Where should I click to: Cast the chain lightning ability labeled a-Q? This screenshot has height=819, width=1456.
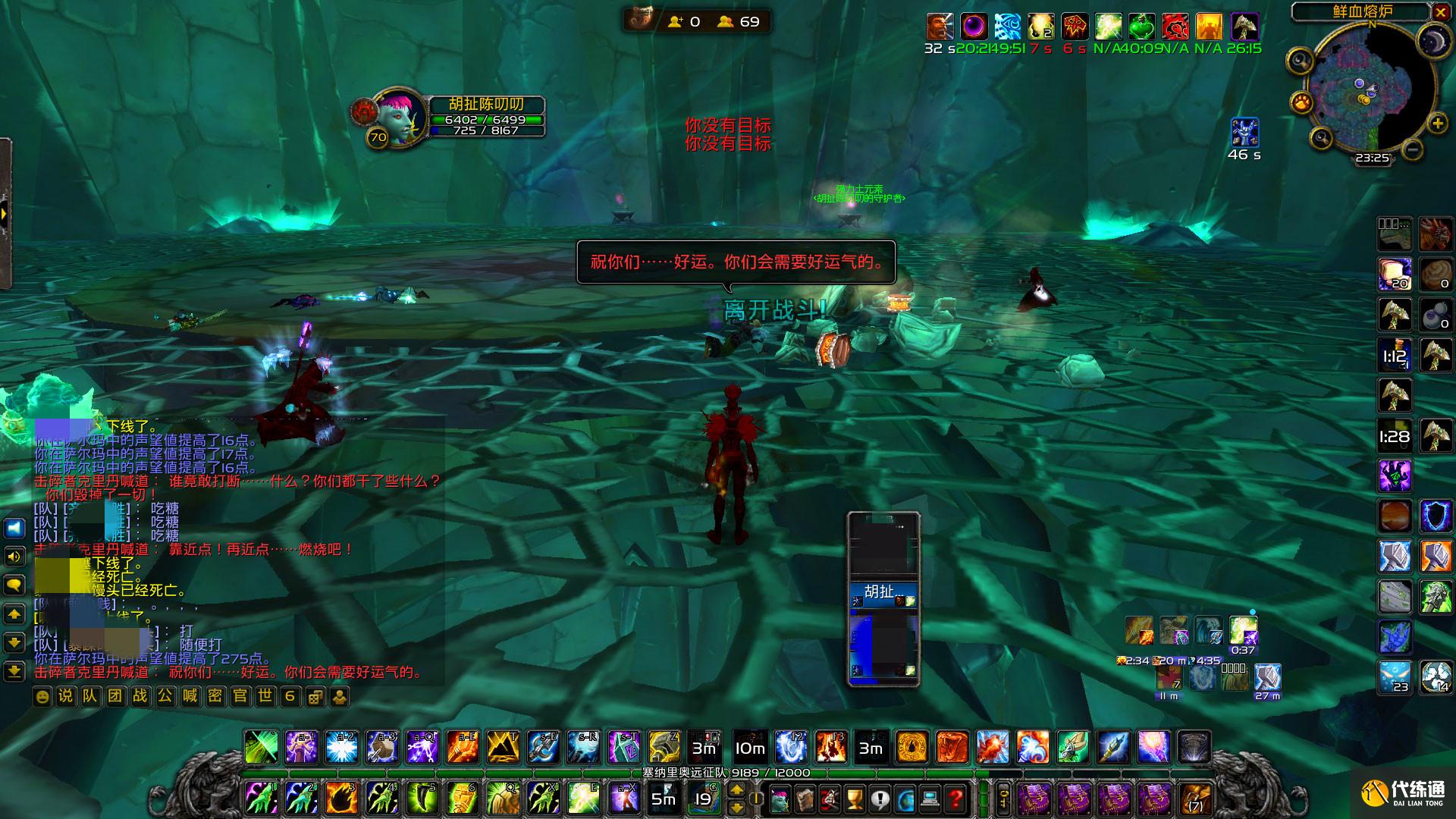click(421, 747)
